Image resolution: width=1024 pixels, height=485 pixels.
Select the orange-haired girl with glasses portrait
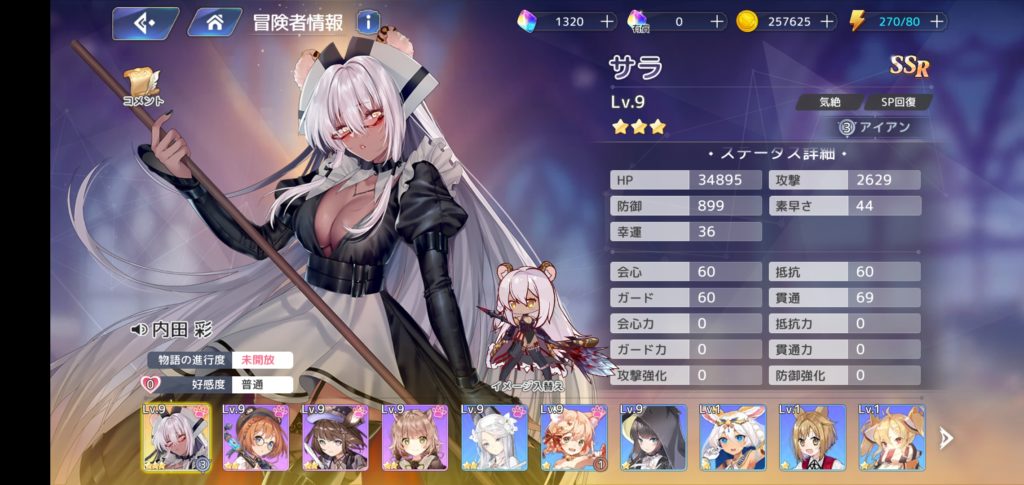point(256,437)
